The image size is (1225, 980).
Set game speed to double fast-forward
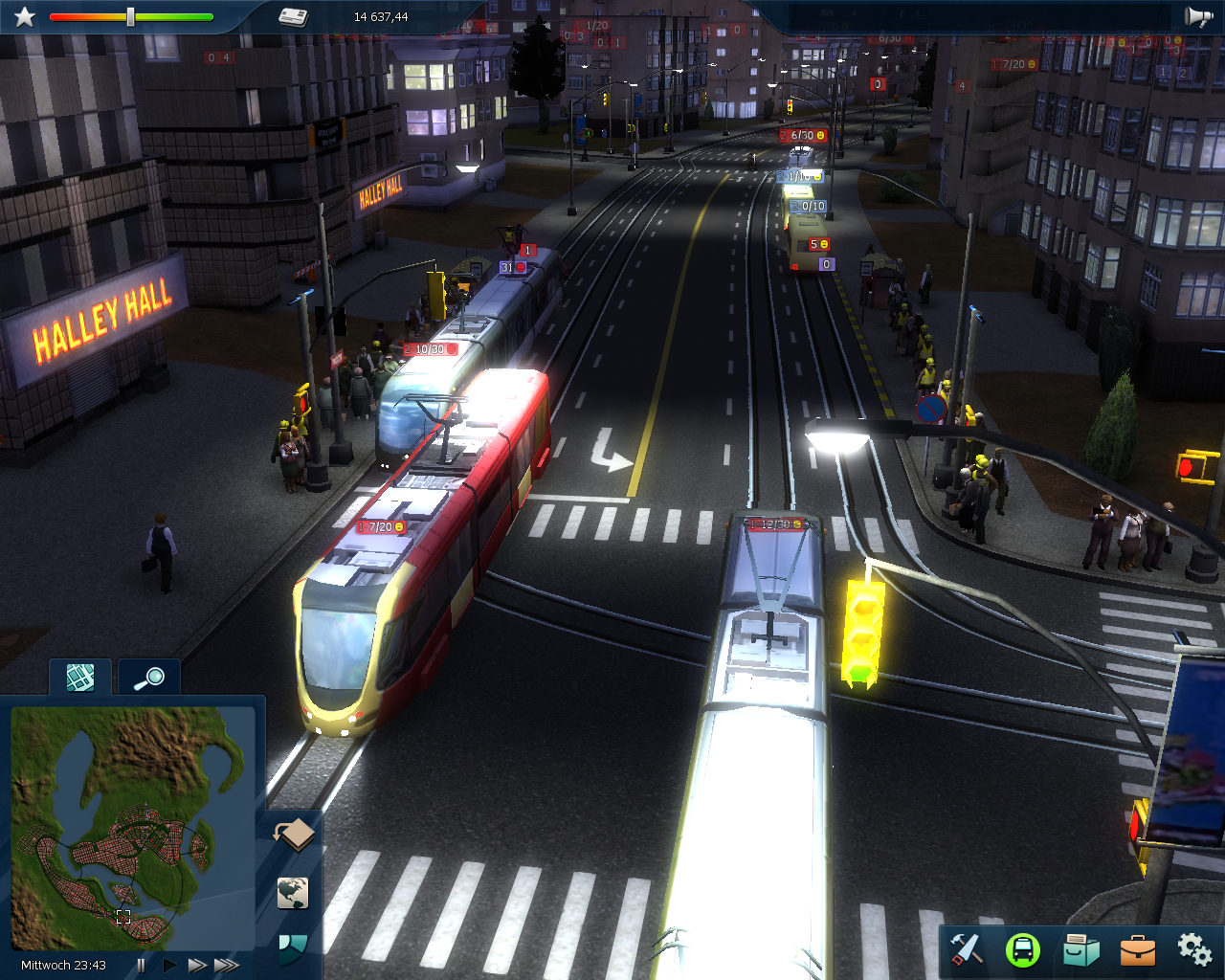coord(197,965)
